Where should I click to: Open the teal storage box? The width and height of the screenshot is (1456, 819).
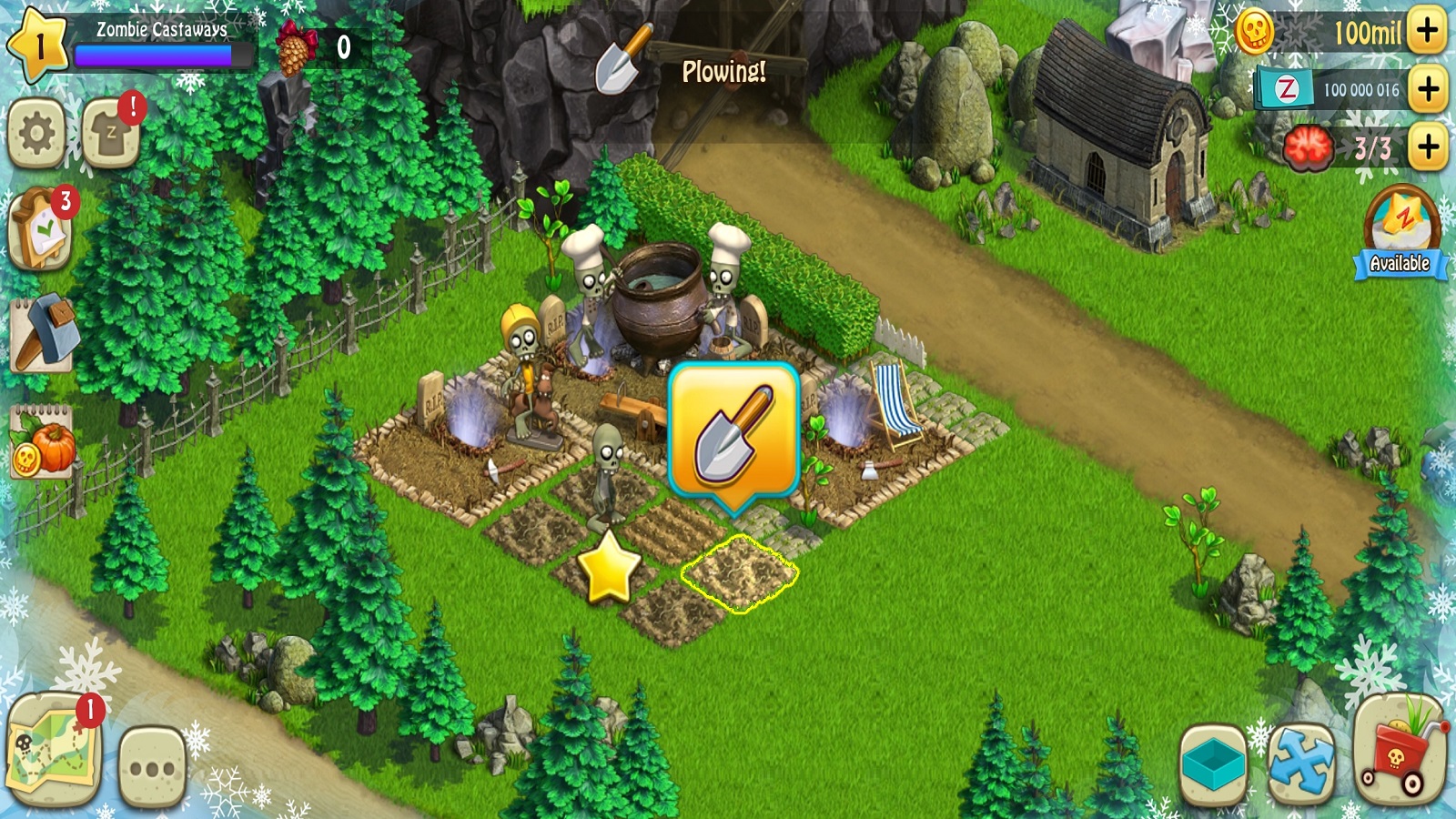pos(1213,764)
